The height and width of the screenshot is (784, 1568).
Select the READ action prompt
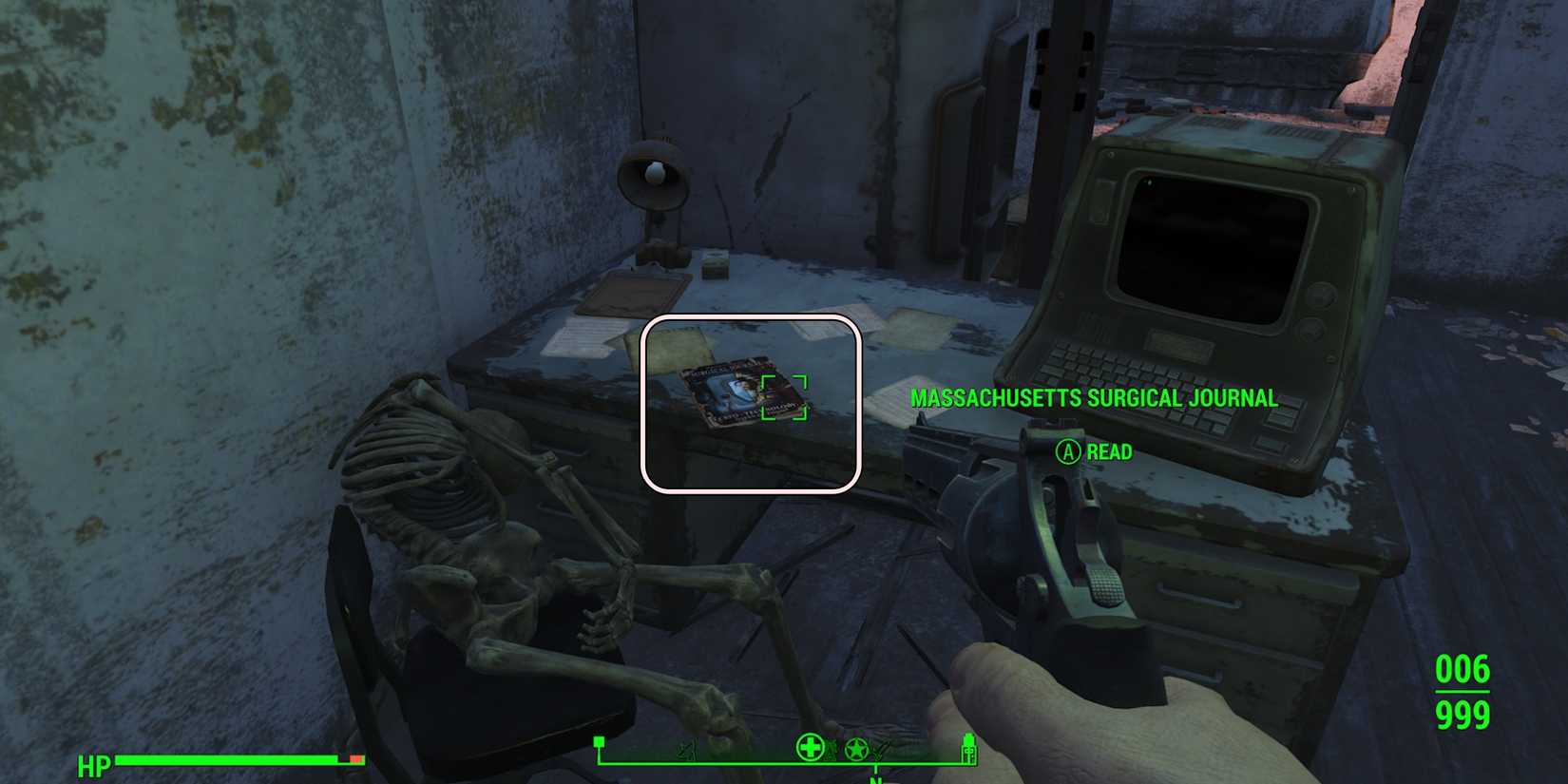click(1110, 452)
